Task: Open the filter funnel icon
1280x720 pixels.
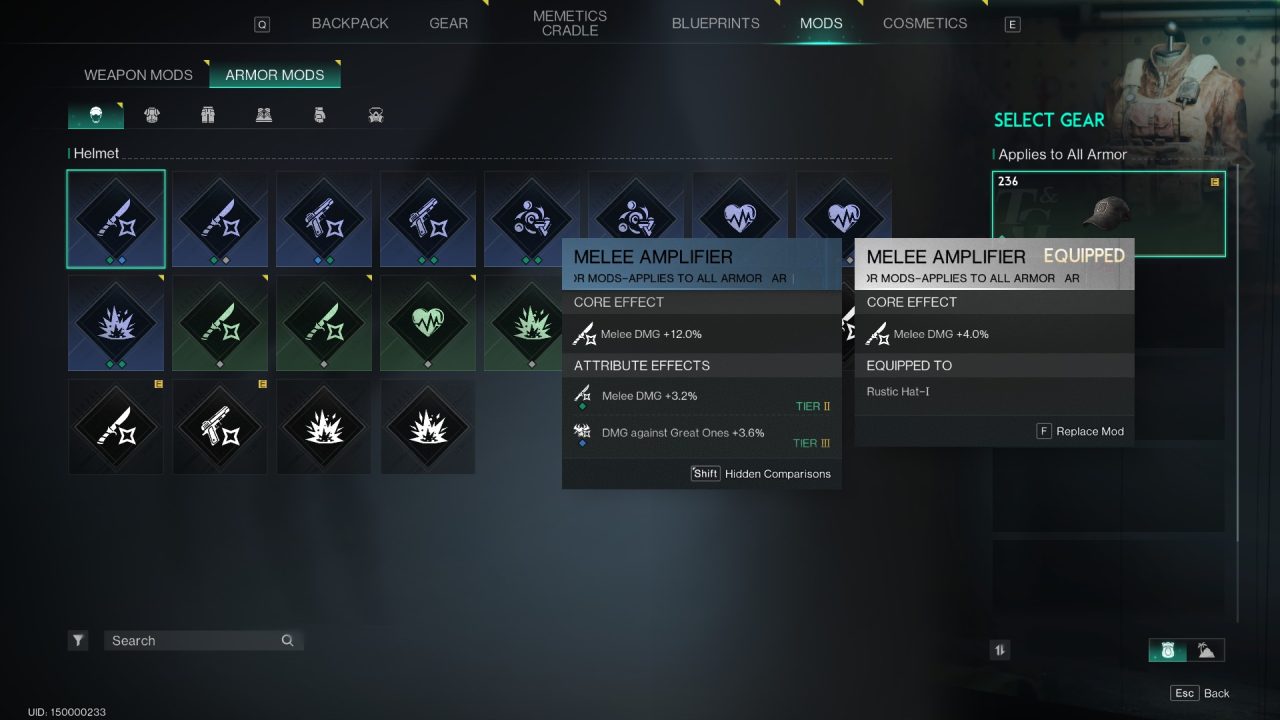Action: pyautogui.click(x=78, y=639)
